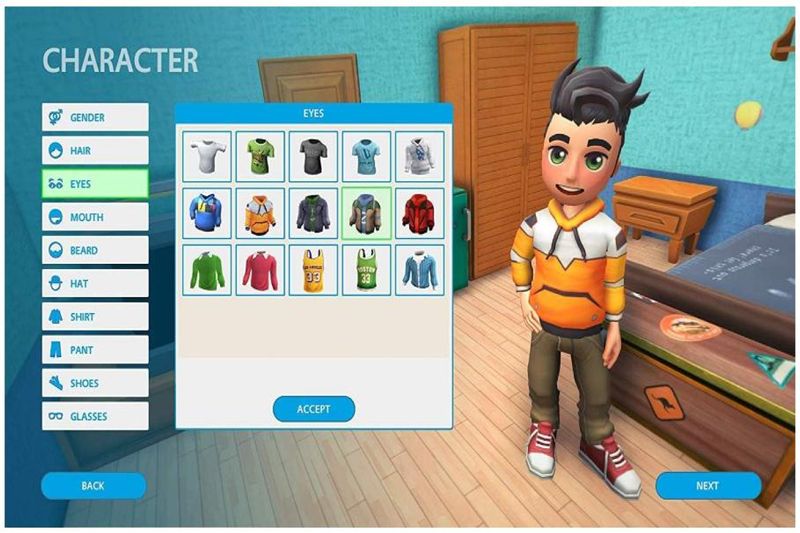Switch to the Shirt category
The image size is (800, 533).
95,317
